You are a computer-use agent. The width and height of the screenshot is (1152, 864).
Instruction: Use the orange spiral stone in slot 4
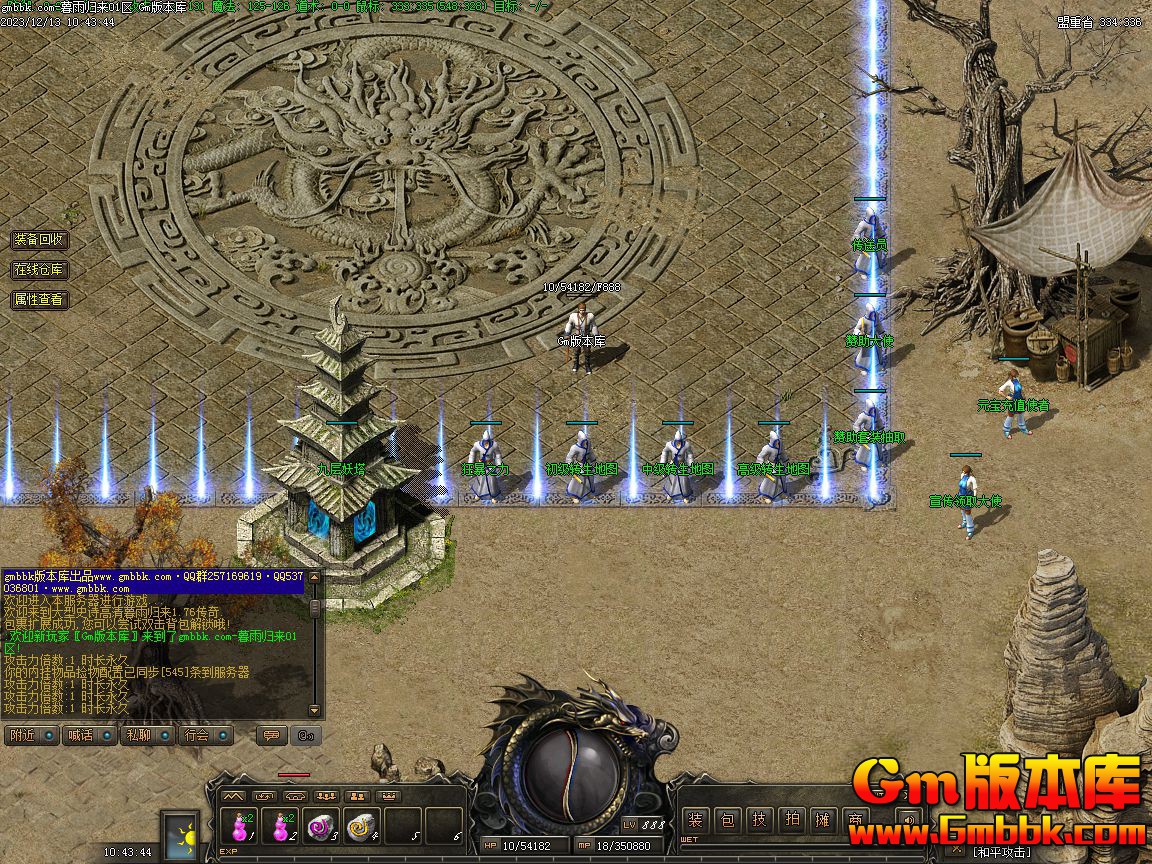361,827
